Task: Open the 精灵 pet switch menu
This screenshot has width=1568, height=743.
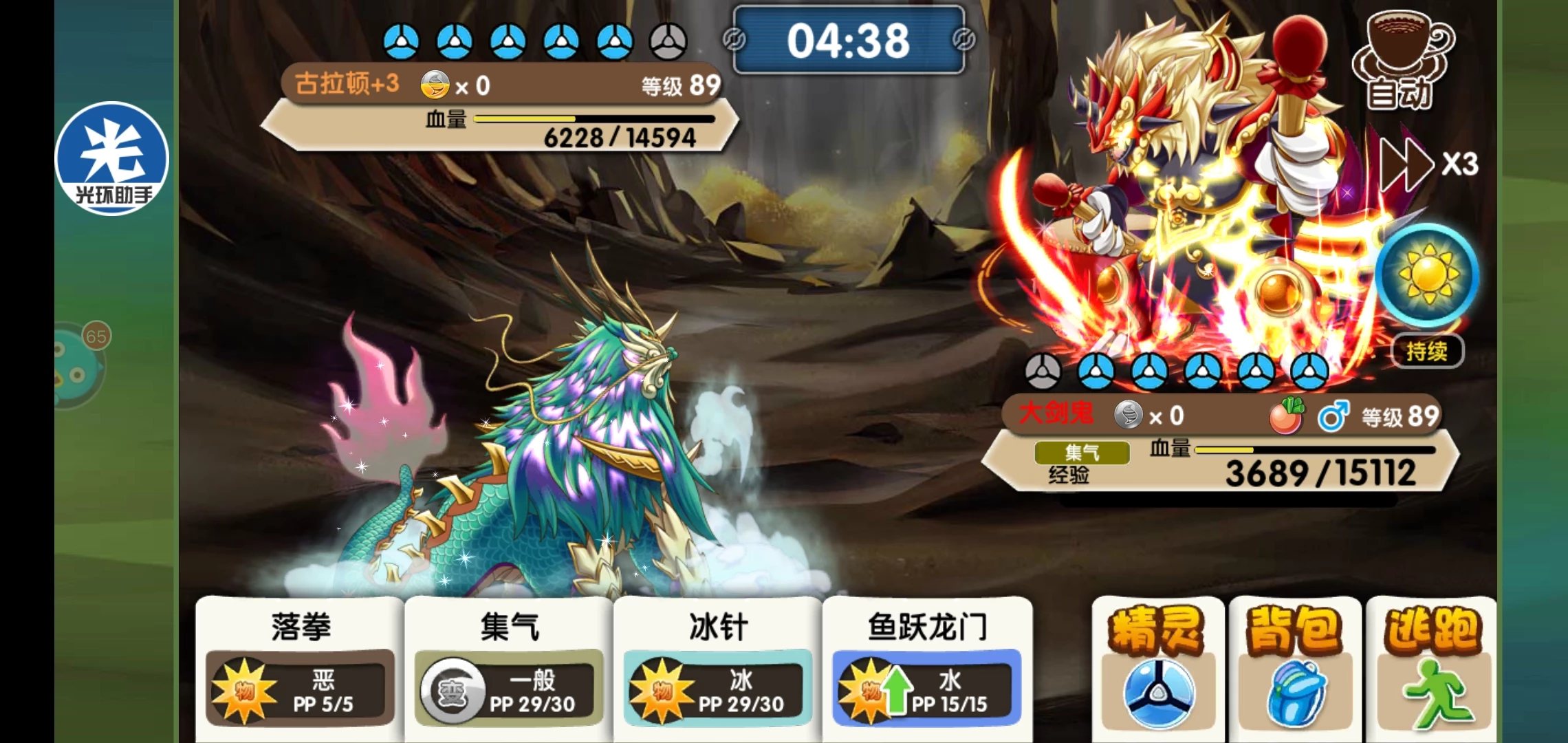Action: click(1157, 667)
